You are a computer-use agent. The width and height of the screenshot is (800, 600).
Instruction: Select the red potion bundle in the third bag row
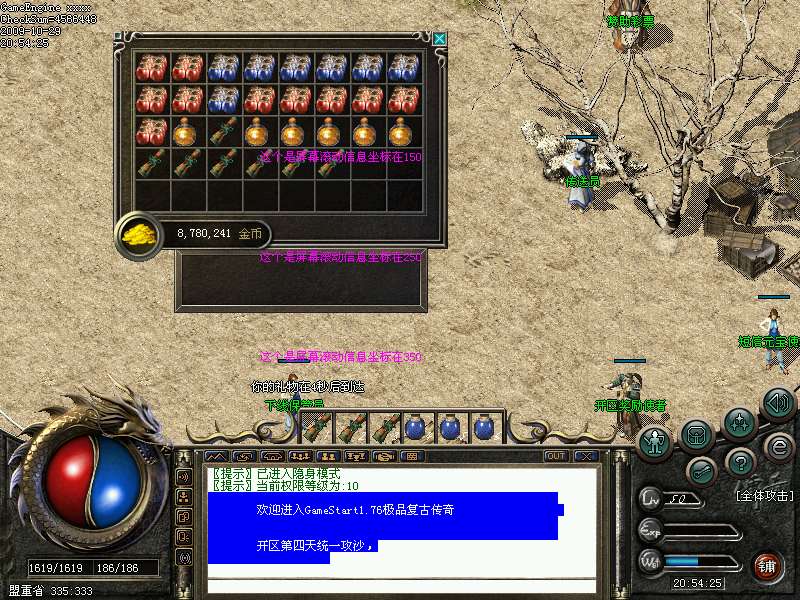click(151, 132)
